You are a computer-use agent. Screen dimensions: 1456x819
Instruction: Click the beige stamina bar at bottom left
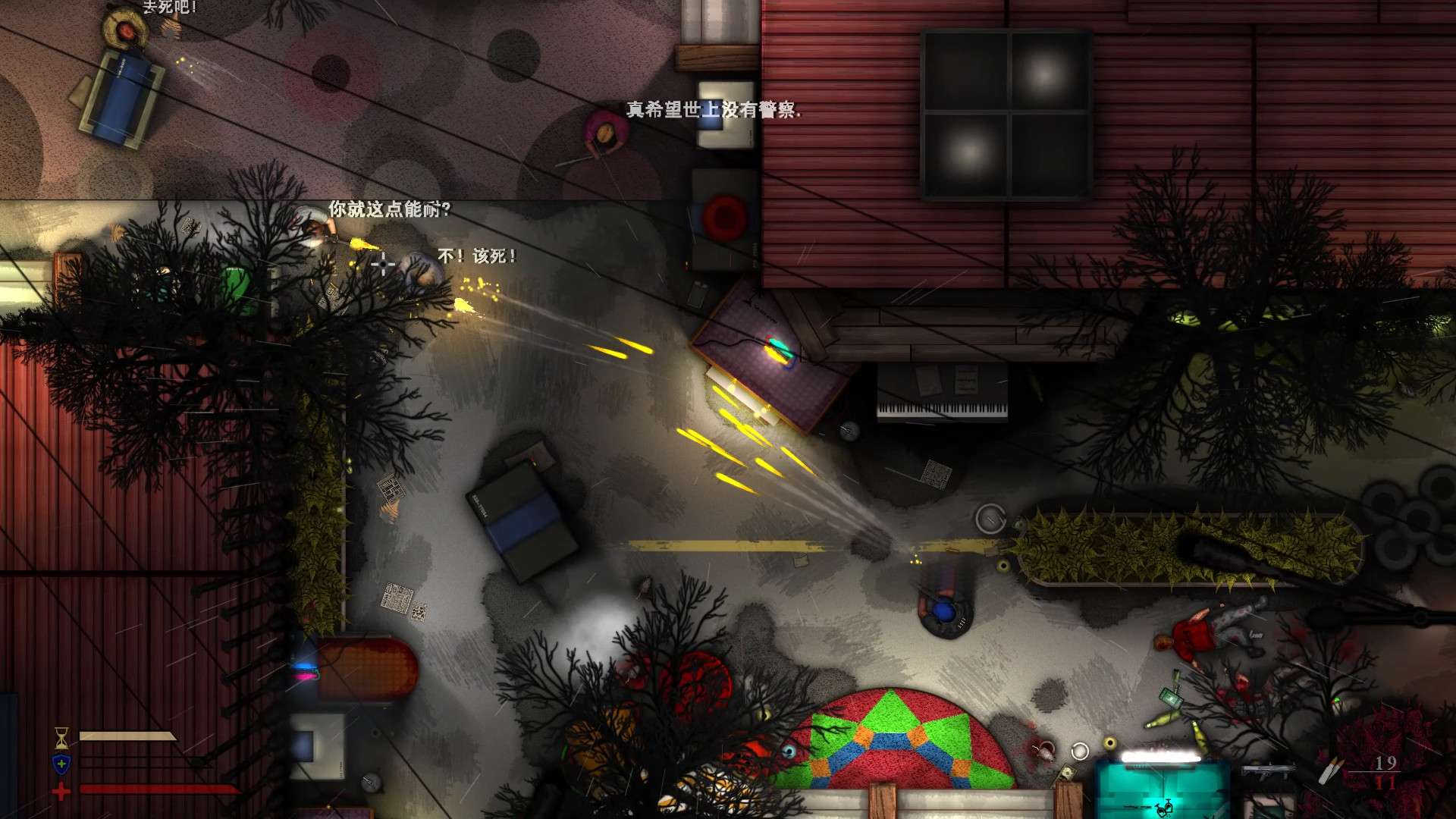[x=127, y=734]
